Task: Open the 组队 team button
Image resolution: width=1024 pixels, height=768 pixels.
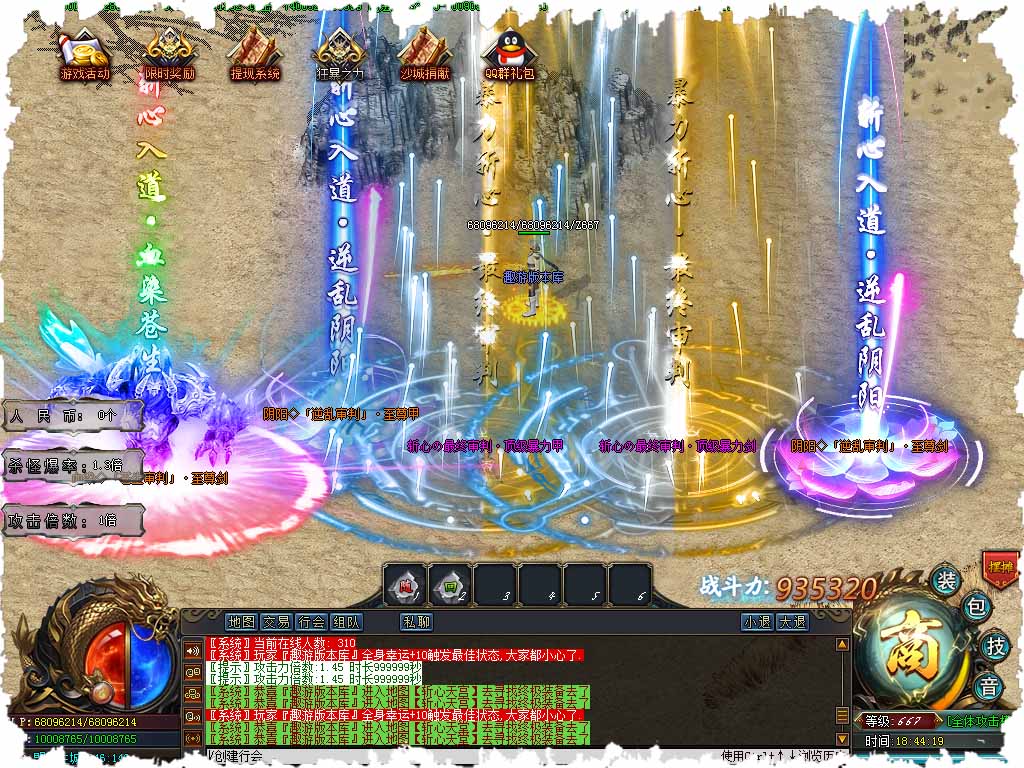Action: click(346, 621)
